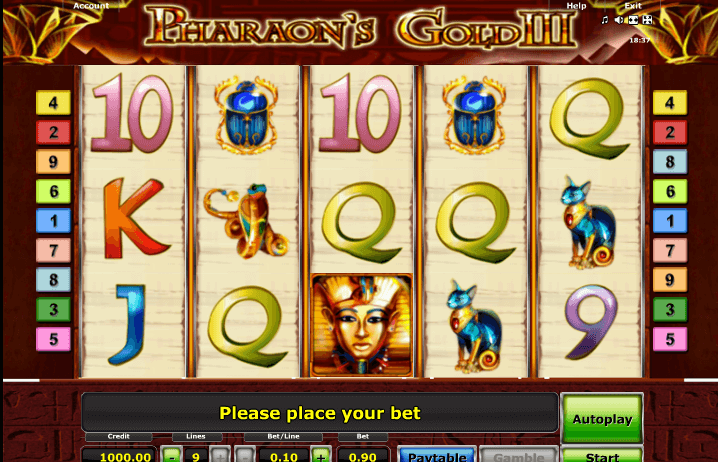Open the Account menu
The width and height of the screenshot is (718, 462).
91,6
